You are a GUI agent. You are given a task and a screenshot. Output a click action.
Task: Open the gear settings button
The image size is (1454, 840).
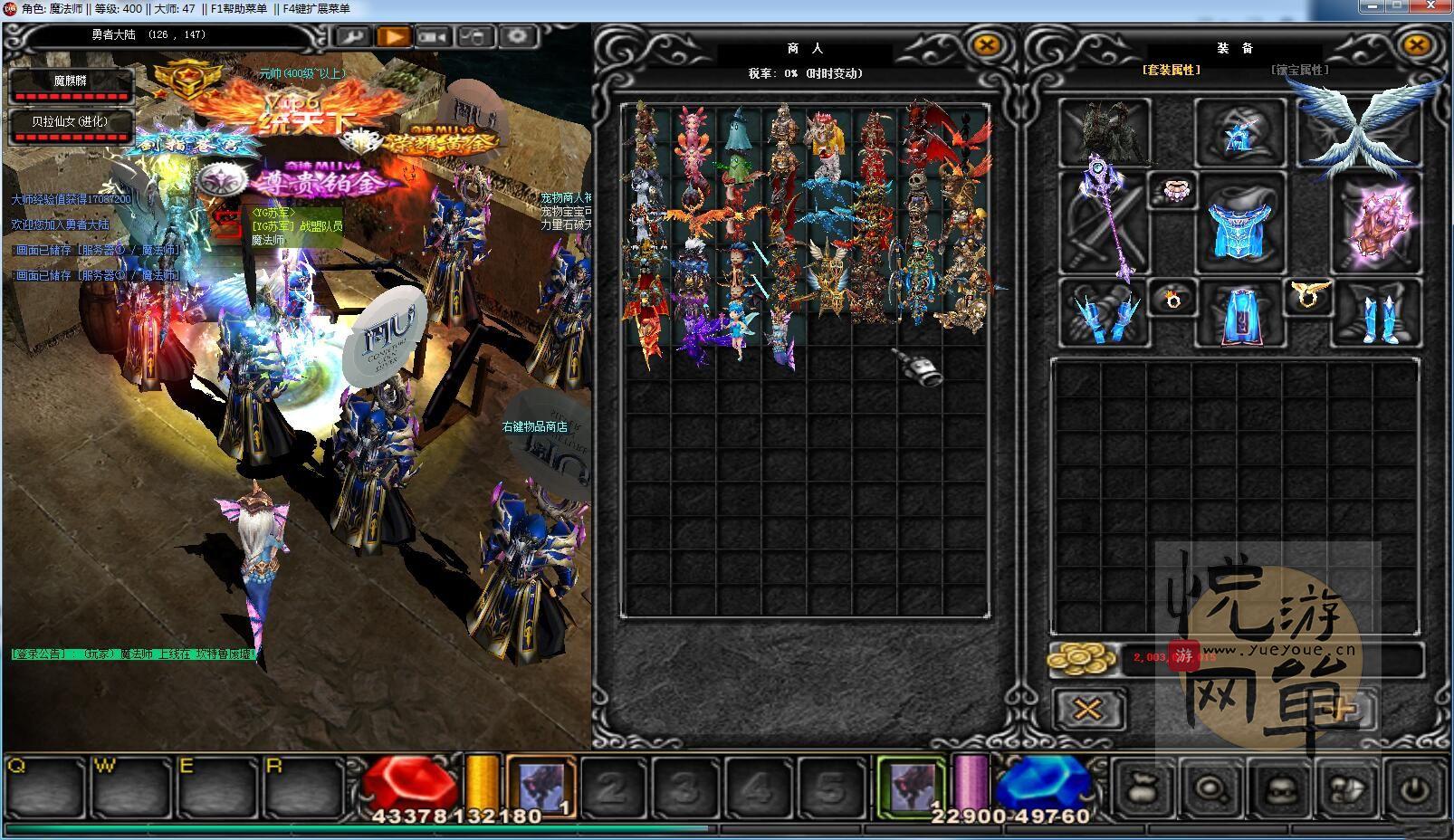pos(517,37)
